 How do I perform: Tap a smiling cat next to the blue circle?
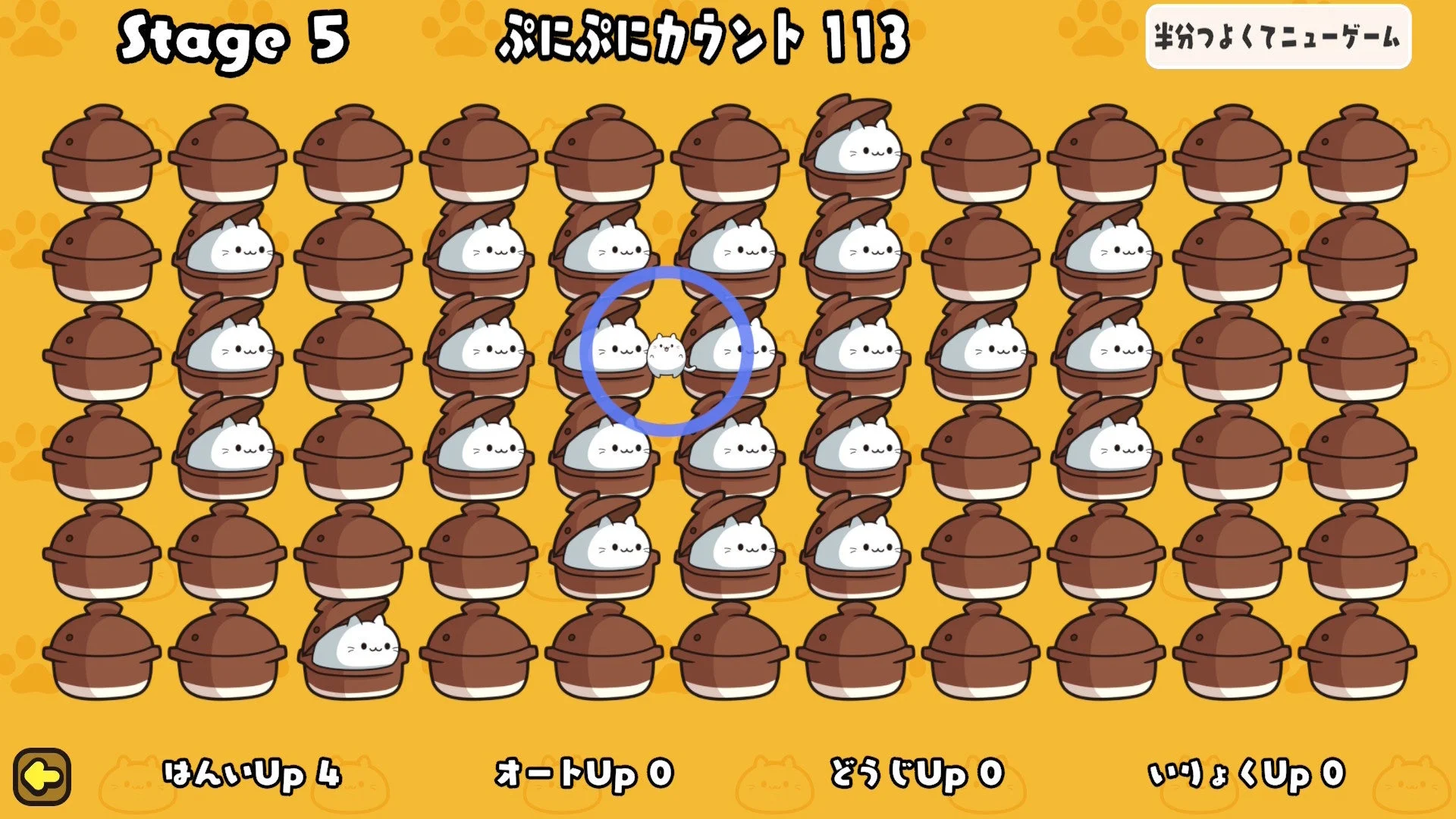tap(618, 349)
